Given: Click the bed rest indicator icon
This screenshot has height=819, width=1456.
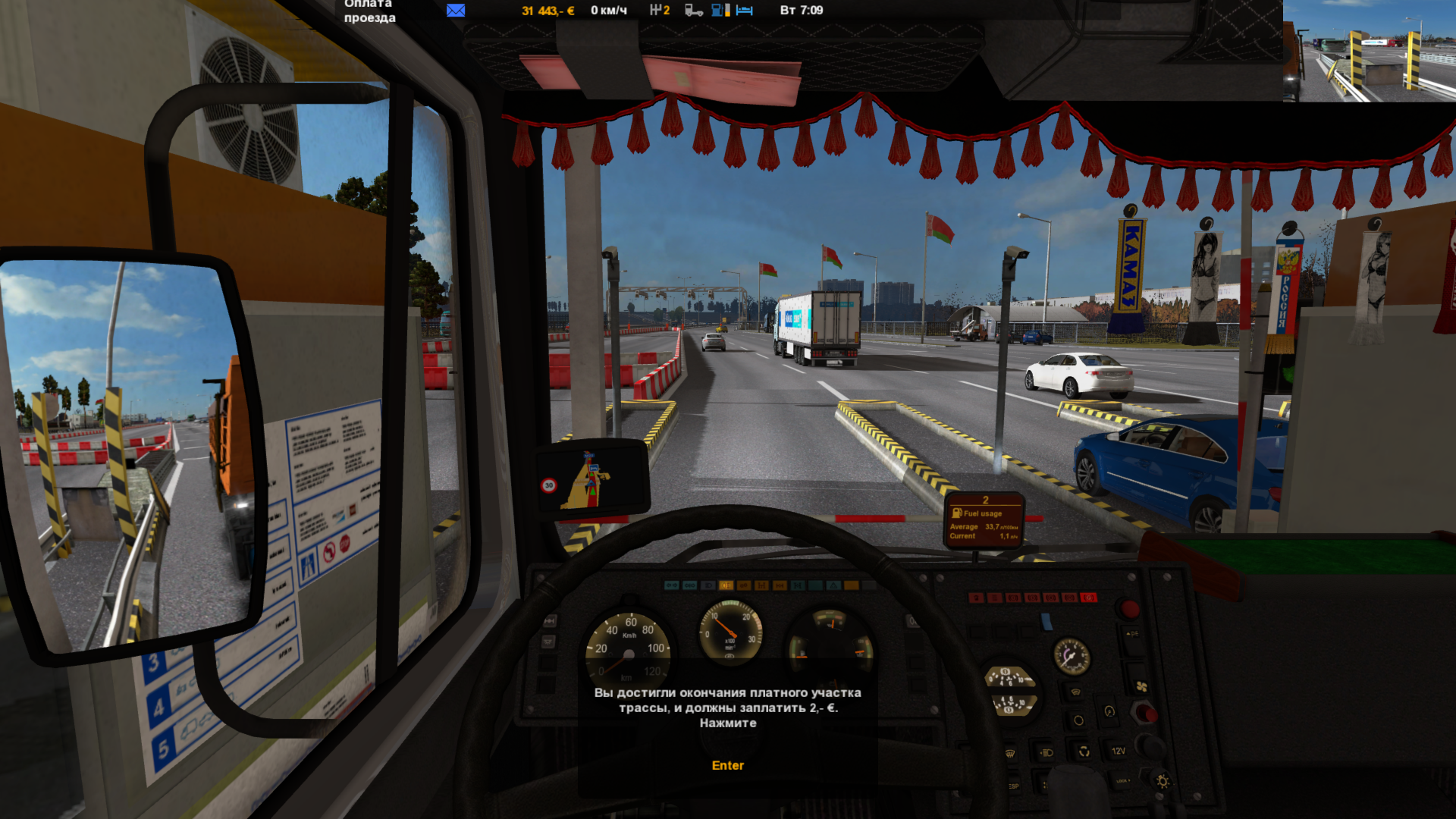Looking at the screenshot, I should click(745, 10).
